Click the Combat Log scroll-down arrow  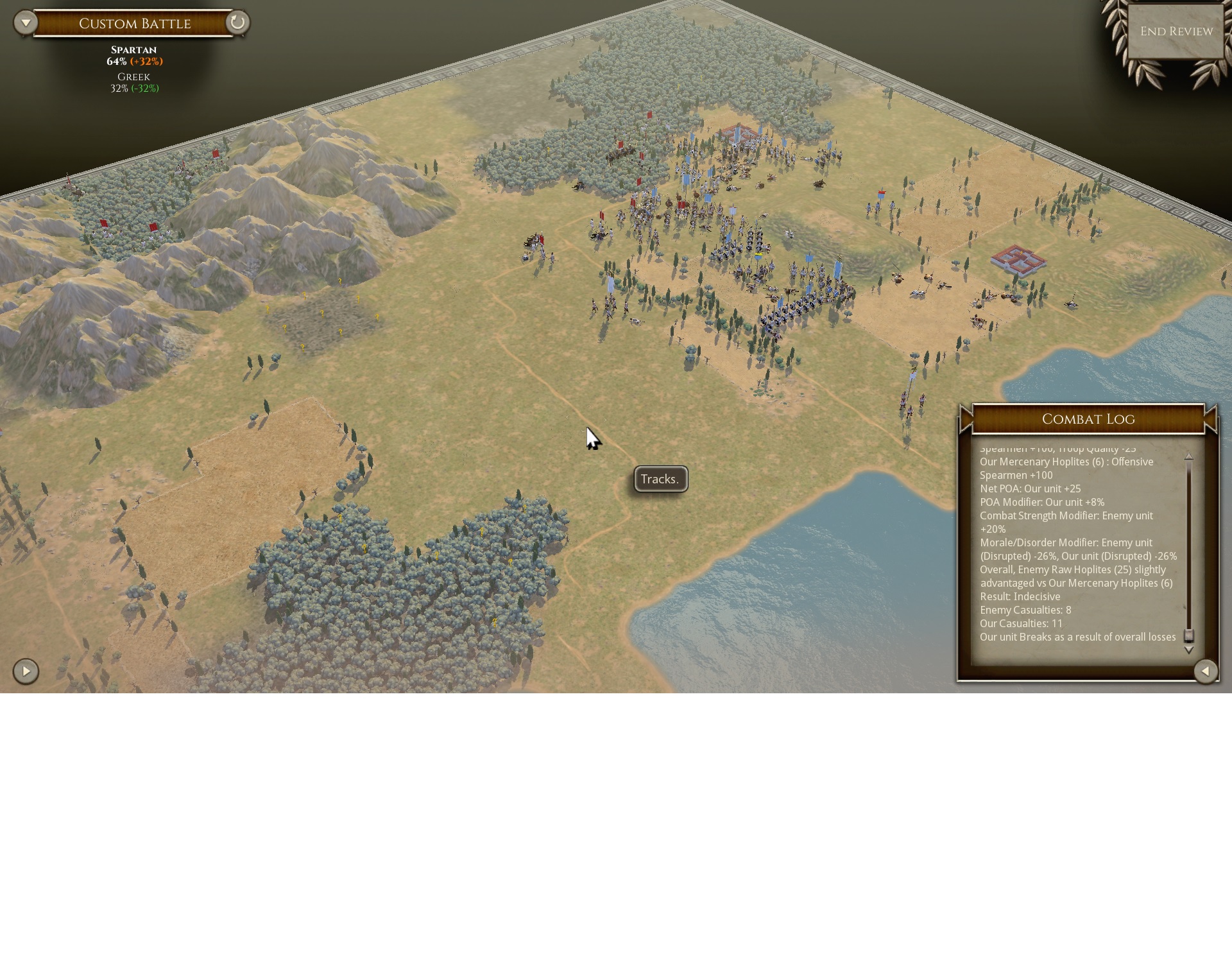[x=1188, y=650]
